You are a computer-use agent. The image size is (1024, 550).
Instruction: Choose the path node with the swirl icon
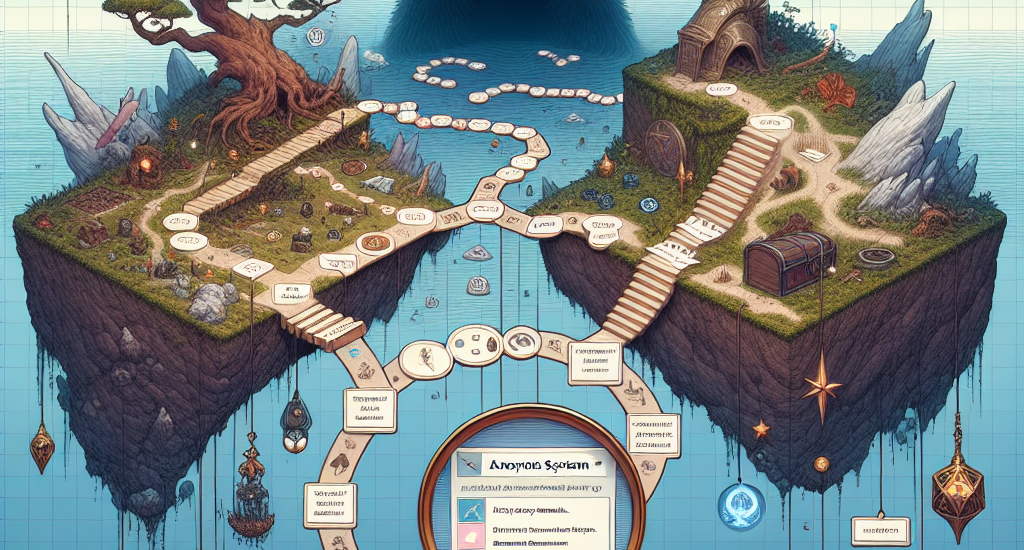(517, 343)
